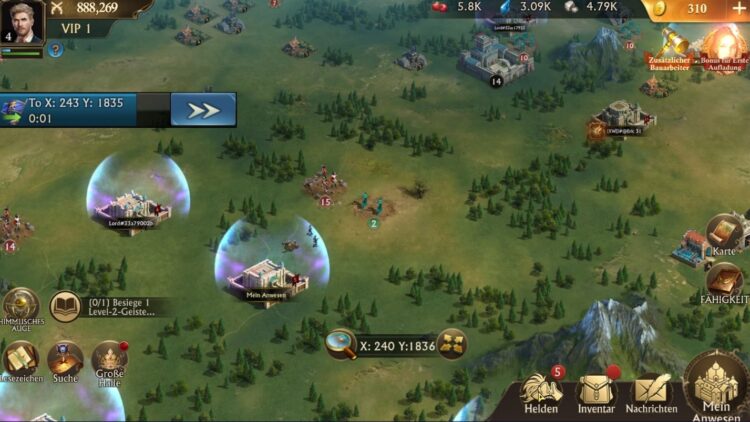Image resolution: width=750 pixels, height=422 pixels.
Task: Open the quest book icon
Action: point(66,306)
